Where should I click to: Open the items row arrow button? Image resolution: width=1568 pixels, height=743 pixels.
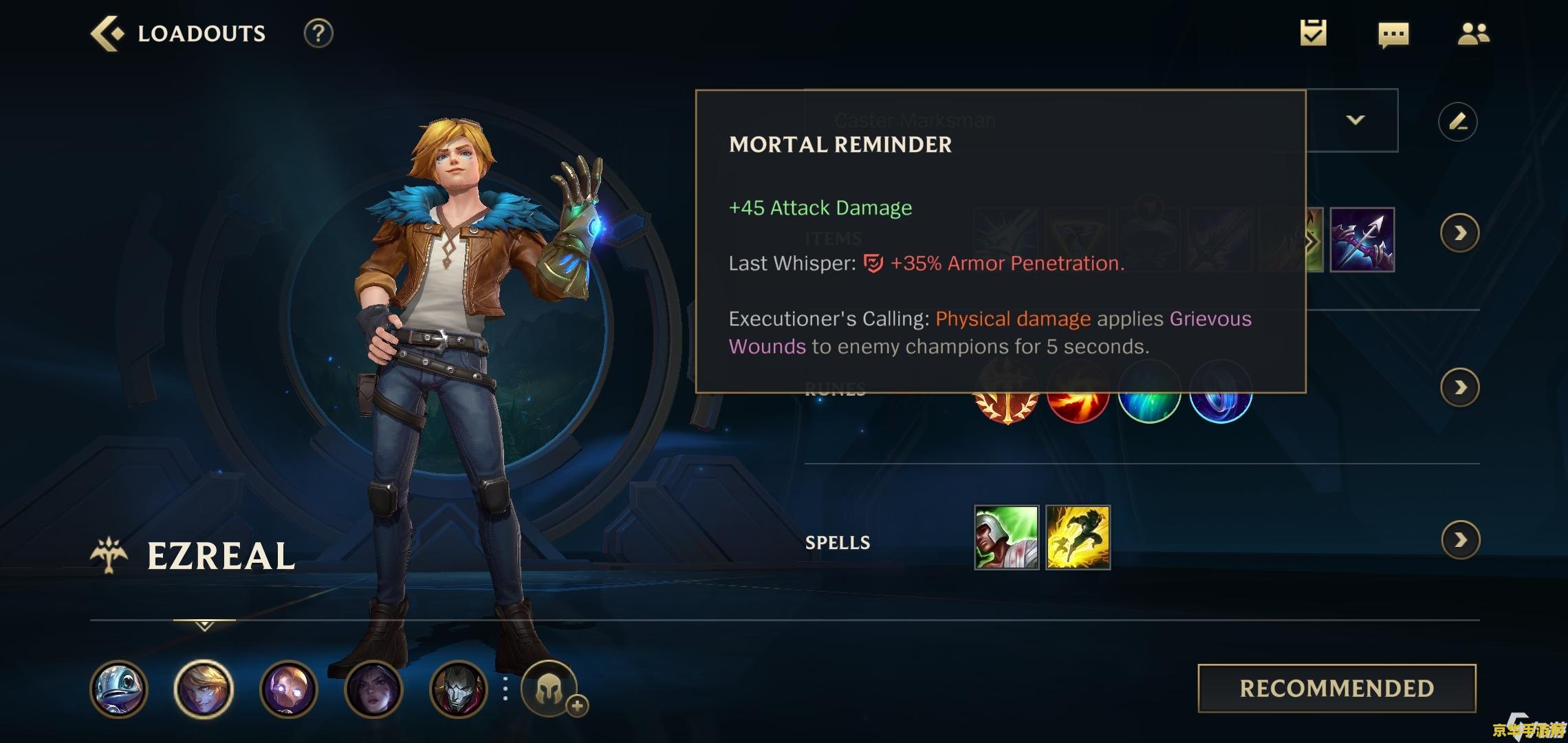tap(1459, 234)
